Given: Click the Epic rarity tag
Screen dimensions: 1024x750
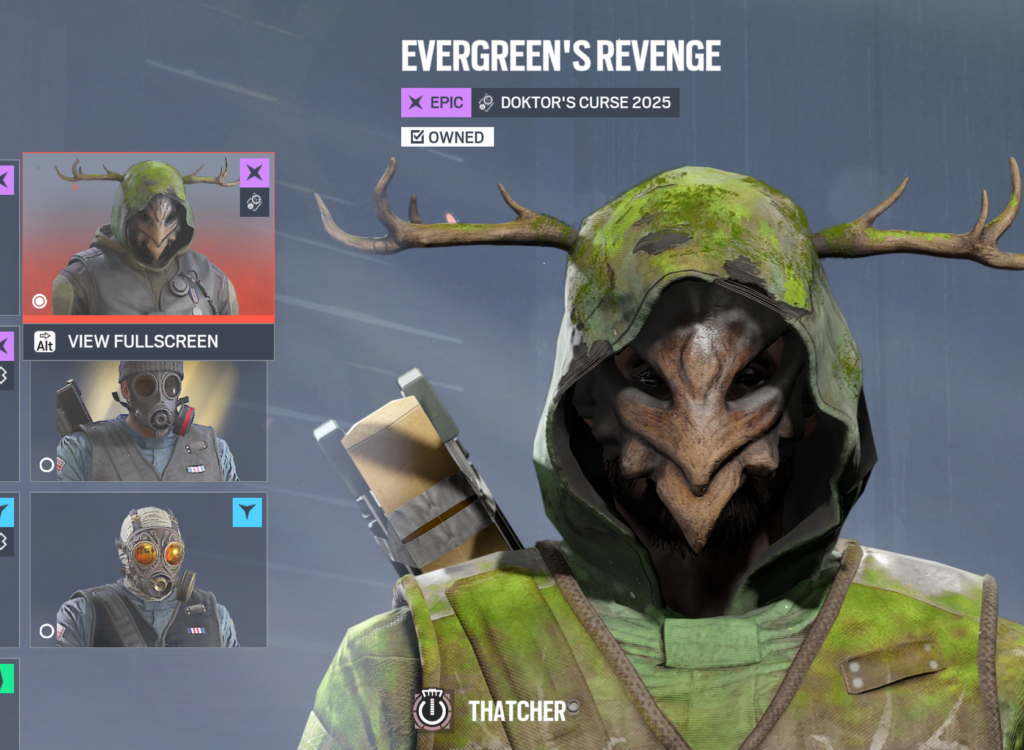Looking at the screenshot, I should [436, 102].
